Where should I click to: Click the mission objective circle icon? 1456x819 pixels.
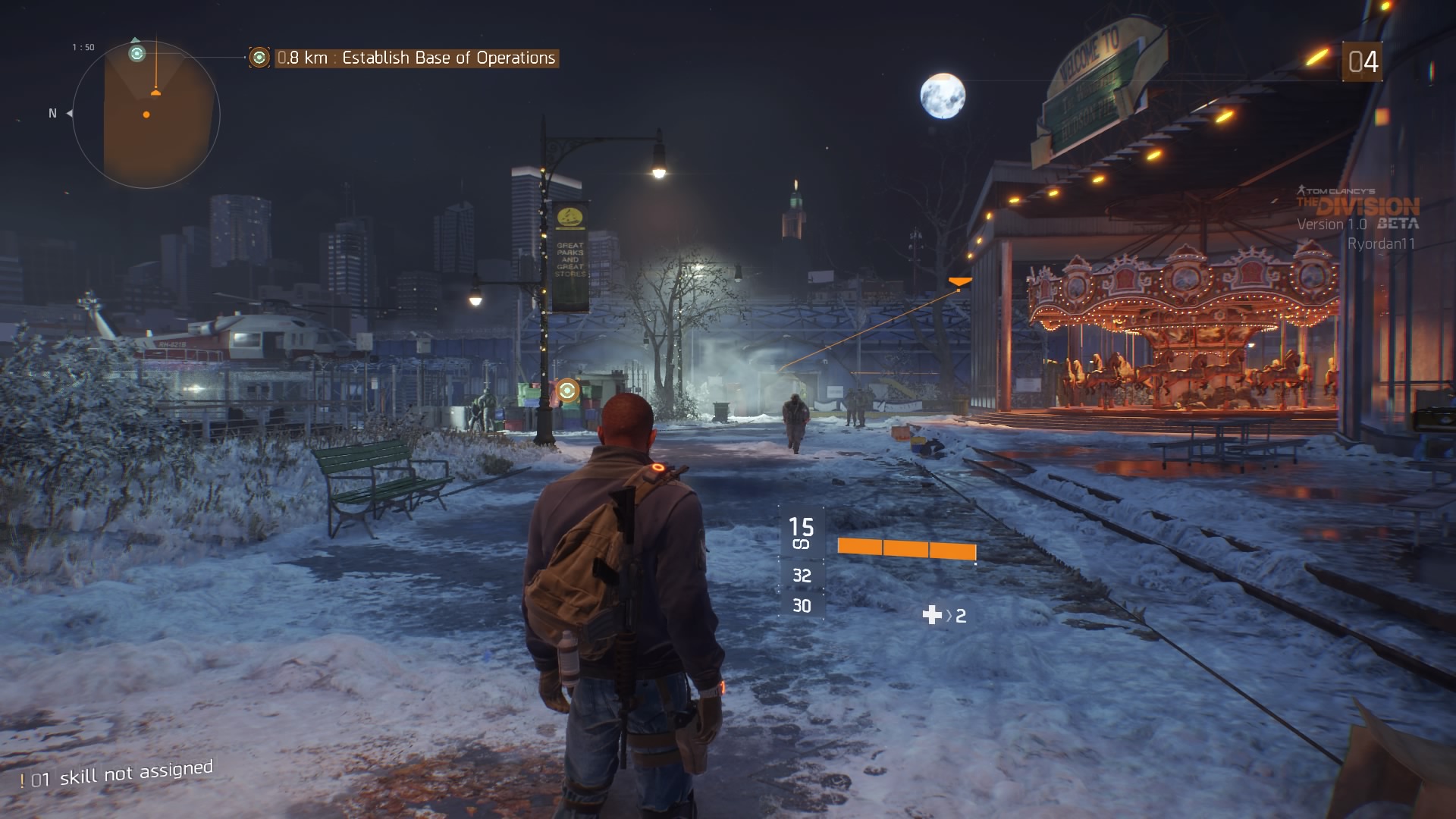coord(260,56)
